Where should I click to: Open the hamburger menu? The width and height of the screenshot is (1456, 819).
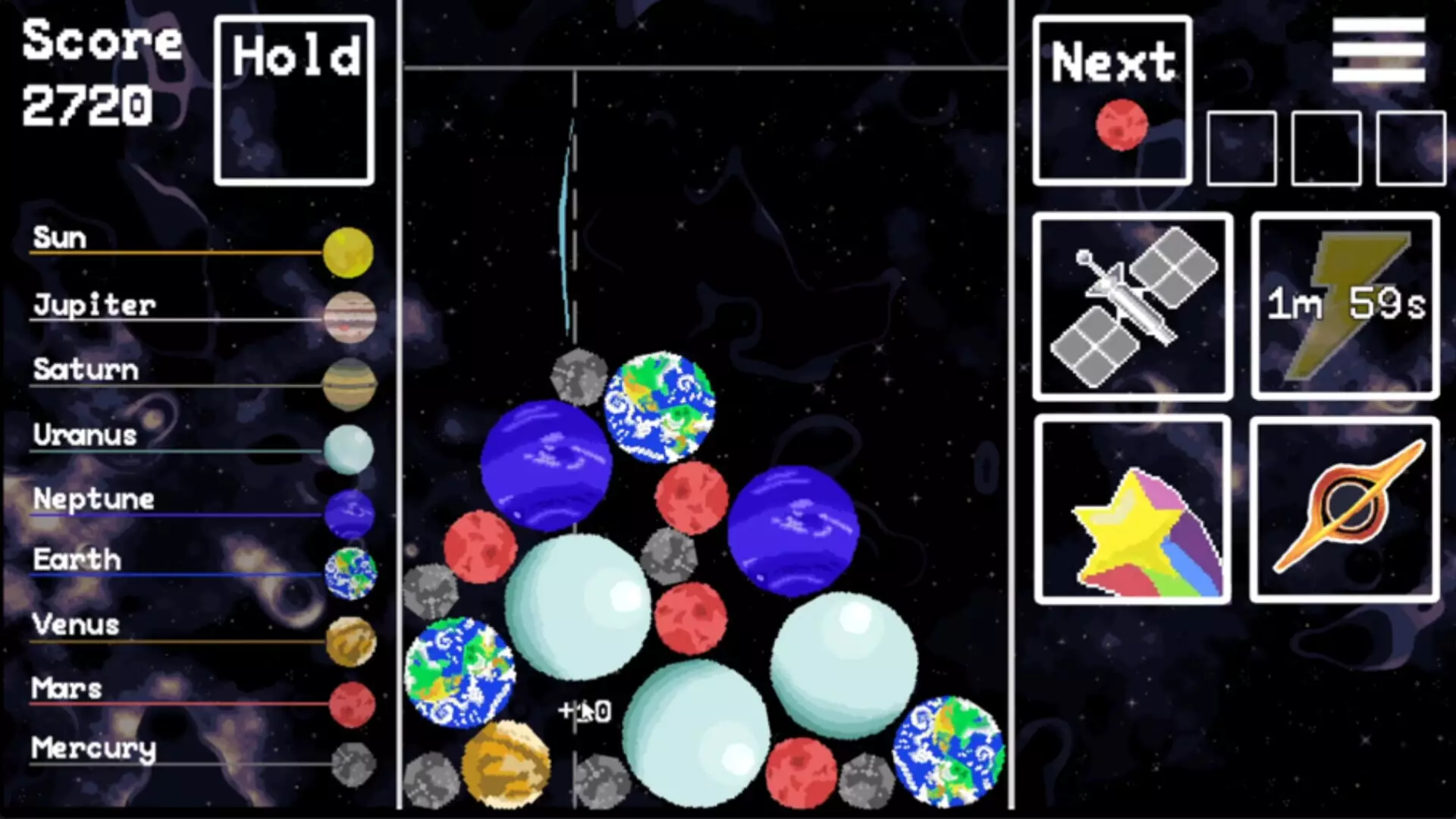pos(1380,49)
